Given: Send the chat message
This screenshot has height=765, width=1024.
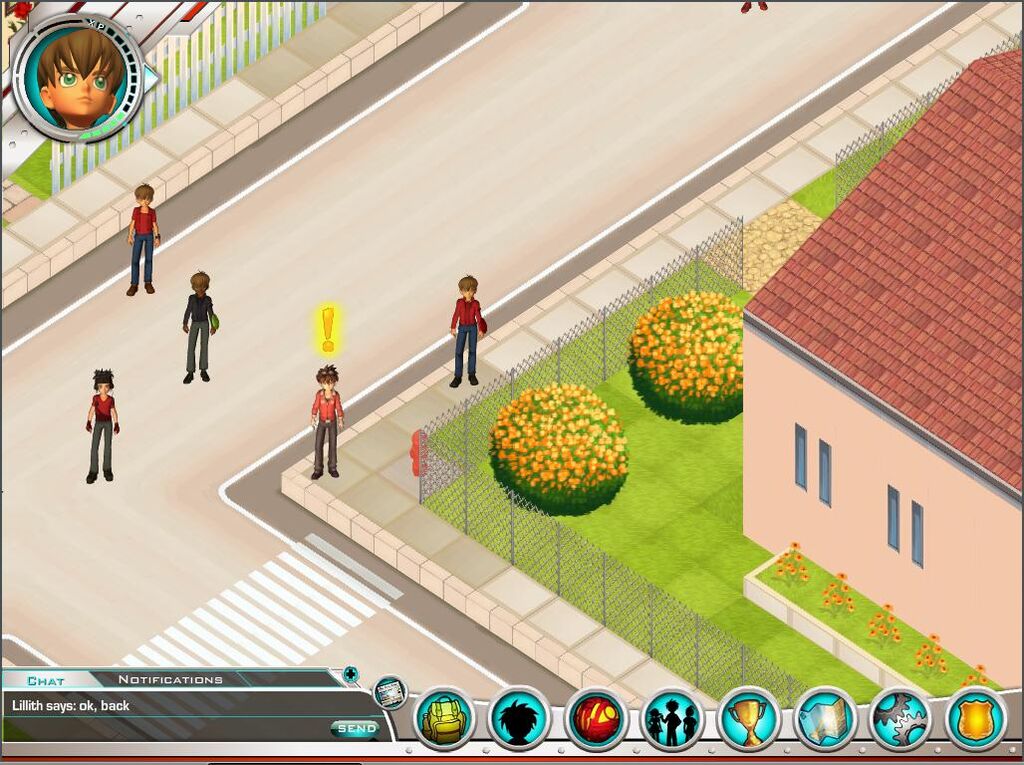Looking at the screenshot, I should click(356, 729).
